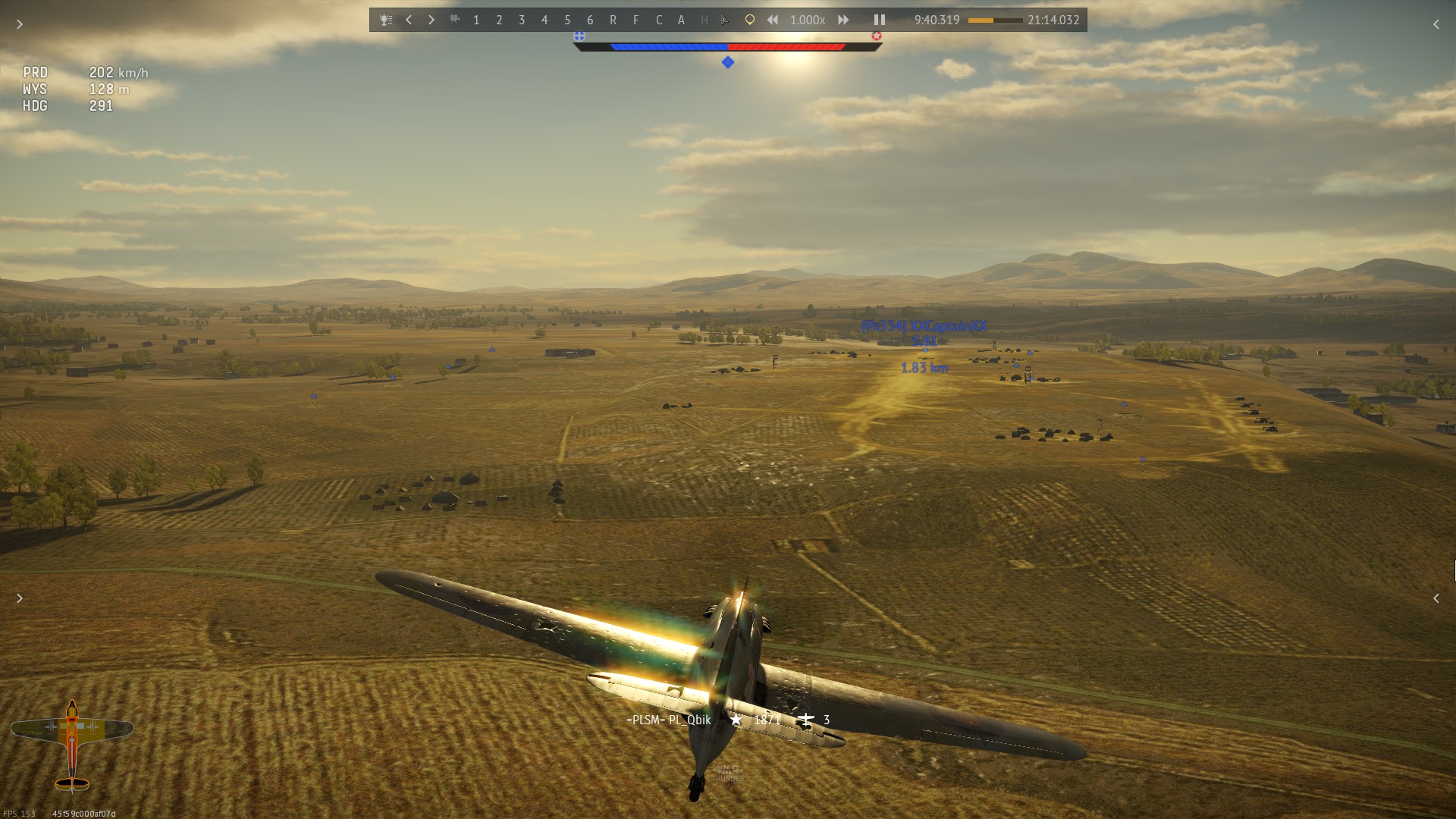Switch to camera view 4

point(544,20)
